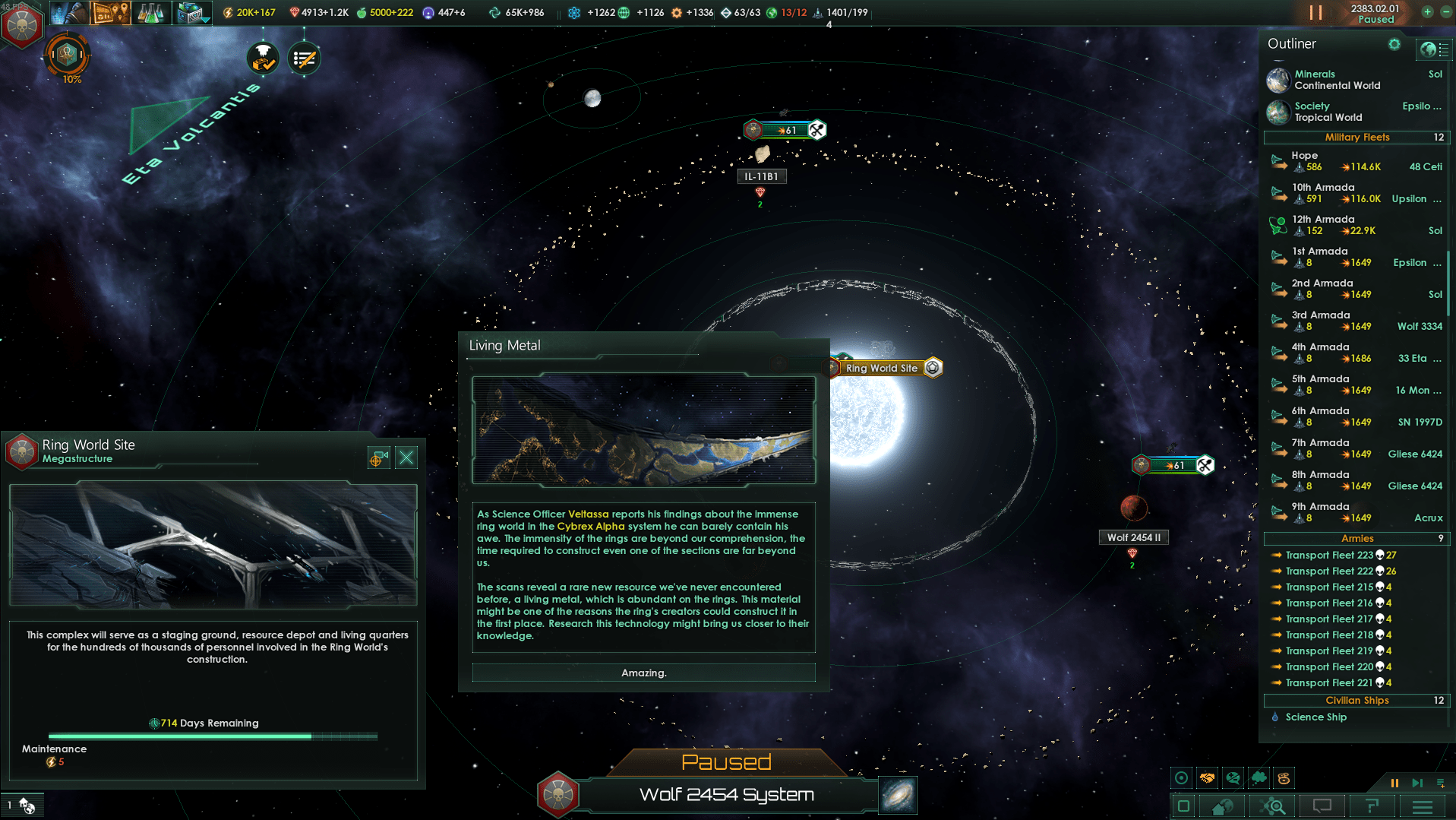The height and width of the screenshot is (820, 1456).
Task: Click the skull empire emblem in top-left corner
Action: coord(23,27)
